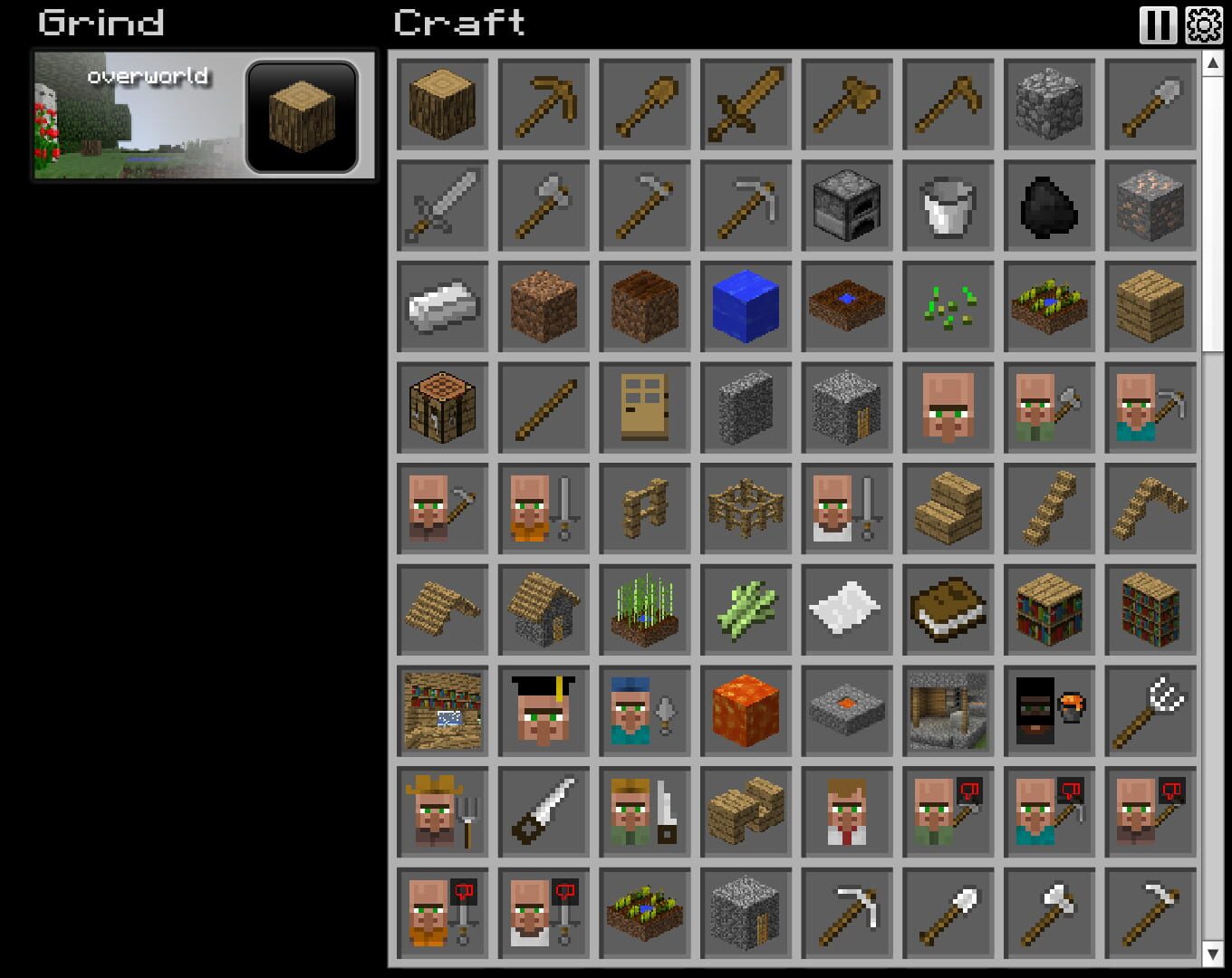Craft the wooden fence
This screenshot has width=1232, height=978.
(644, 508)
